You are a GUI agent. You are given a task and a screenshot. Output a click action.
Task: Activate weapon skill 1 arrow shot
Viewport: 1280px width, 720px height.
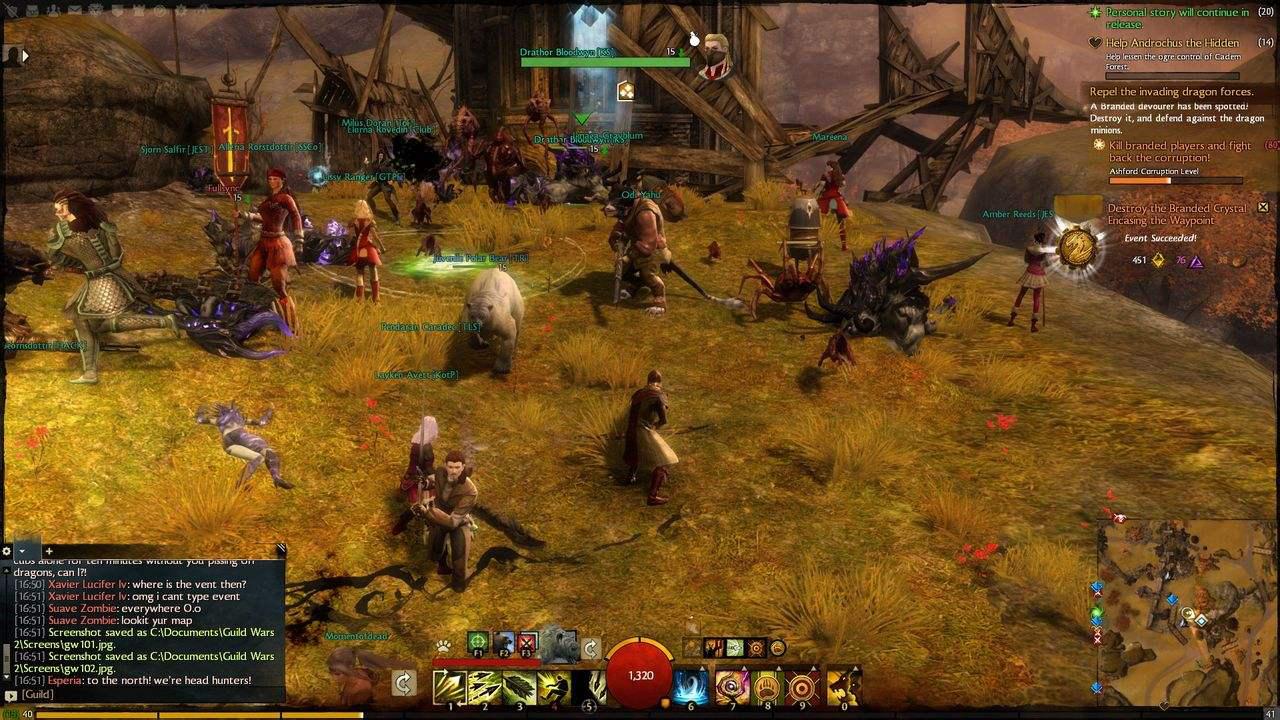[447, 685]
